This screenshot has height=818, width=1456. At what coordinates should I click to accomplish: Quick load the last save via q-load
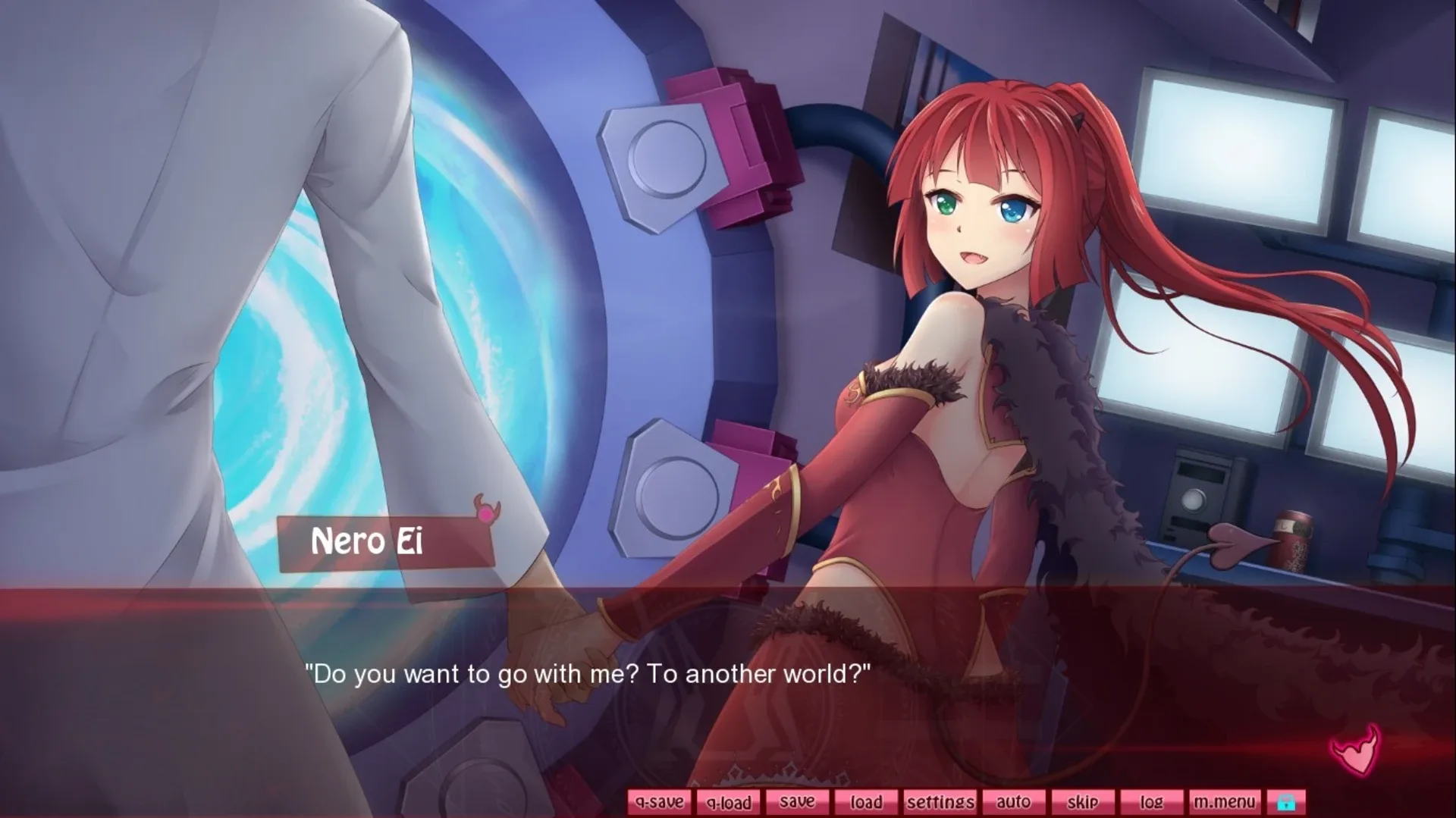pyautogui.click(x=728, y=801)
